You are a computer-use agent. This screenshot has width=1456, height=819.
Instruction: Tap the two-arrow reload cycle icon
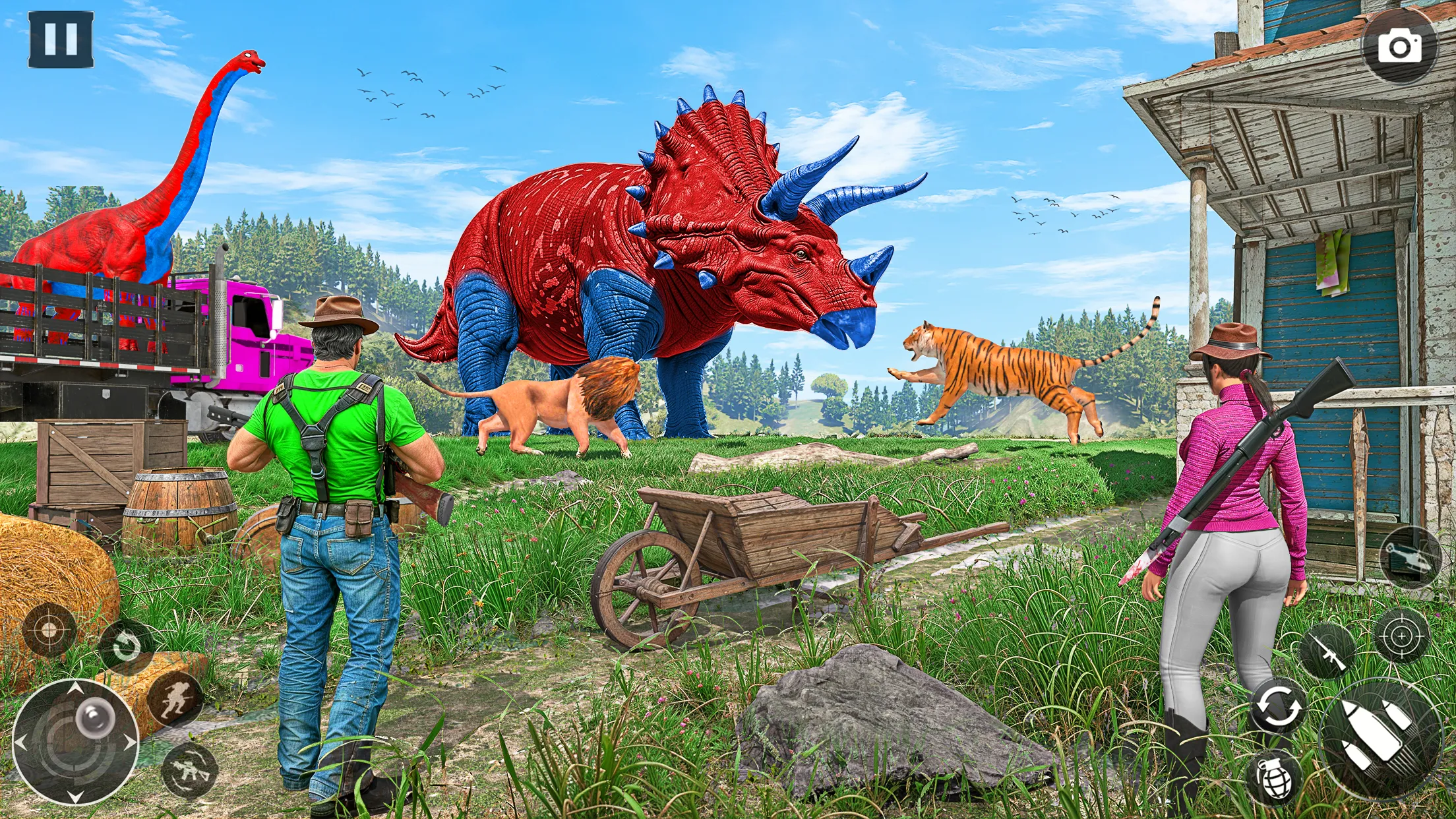pos(1278,707)
